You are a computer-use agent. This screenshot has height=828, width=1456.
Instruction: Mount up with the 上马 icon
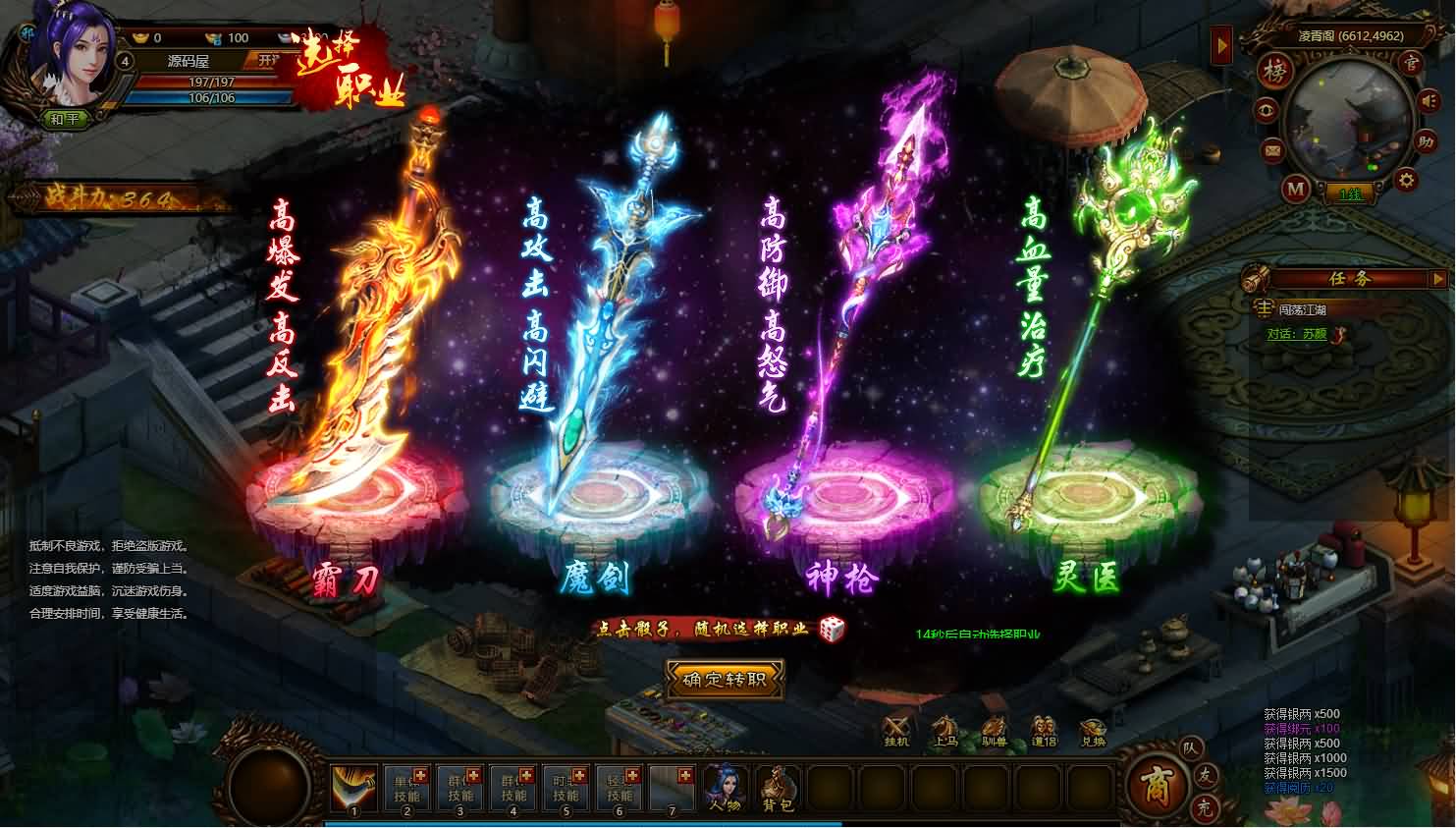point(945,730)
